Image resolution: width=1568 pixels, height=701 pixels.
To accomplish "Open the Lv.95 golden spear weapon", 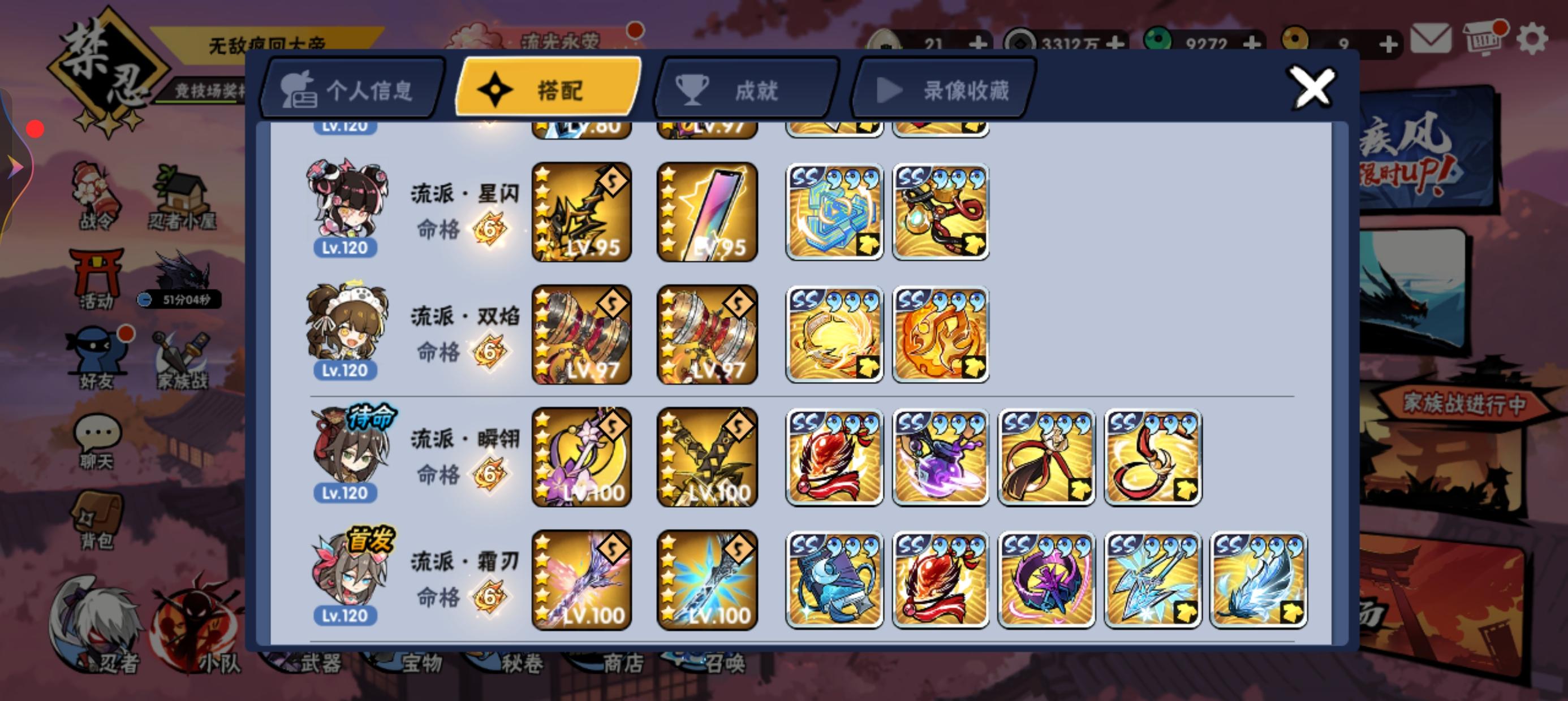I will click(580, 211).
